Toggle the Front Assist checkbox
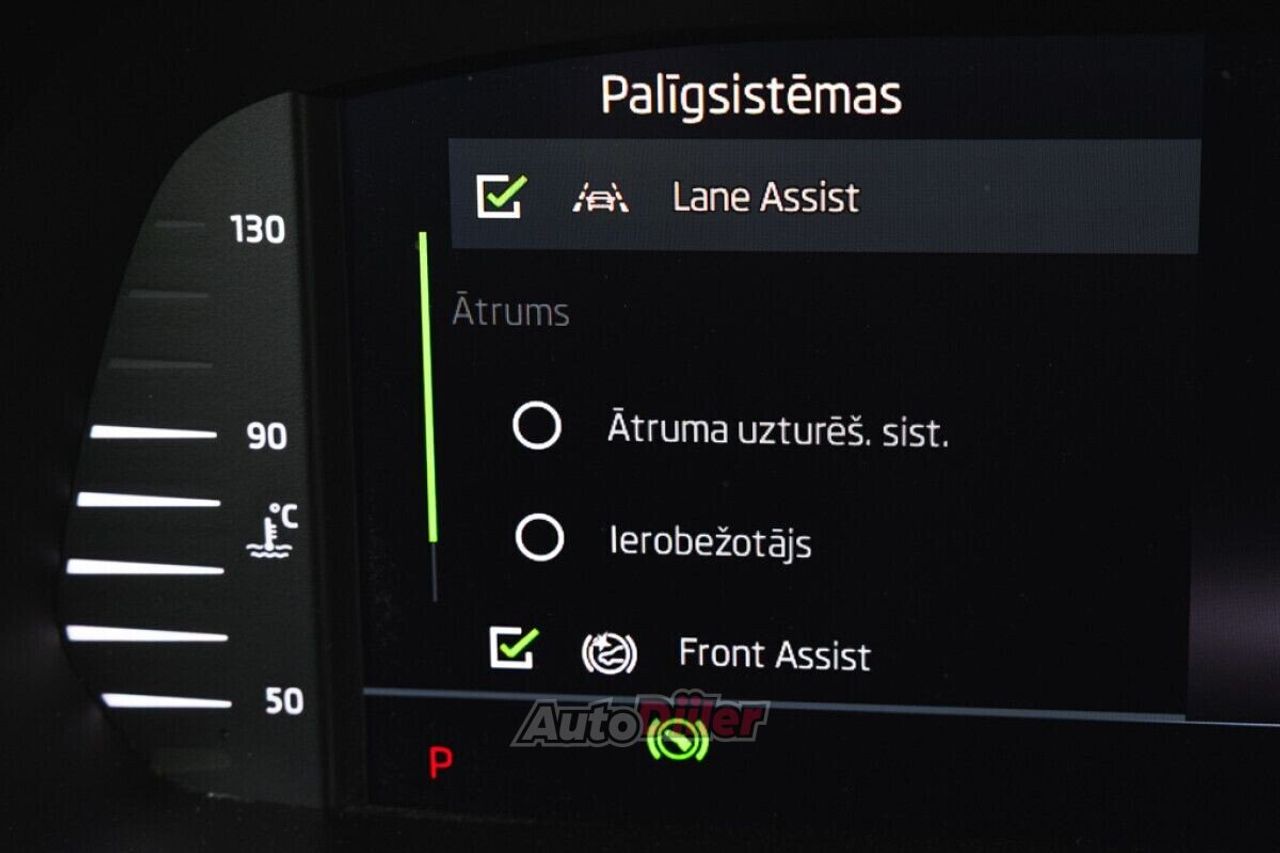Viewport: 1280px width, 853px height. point(513,649)
